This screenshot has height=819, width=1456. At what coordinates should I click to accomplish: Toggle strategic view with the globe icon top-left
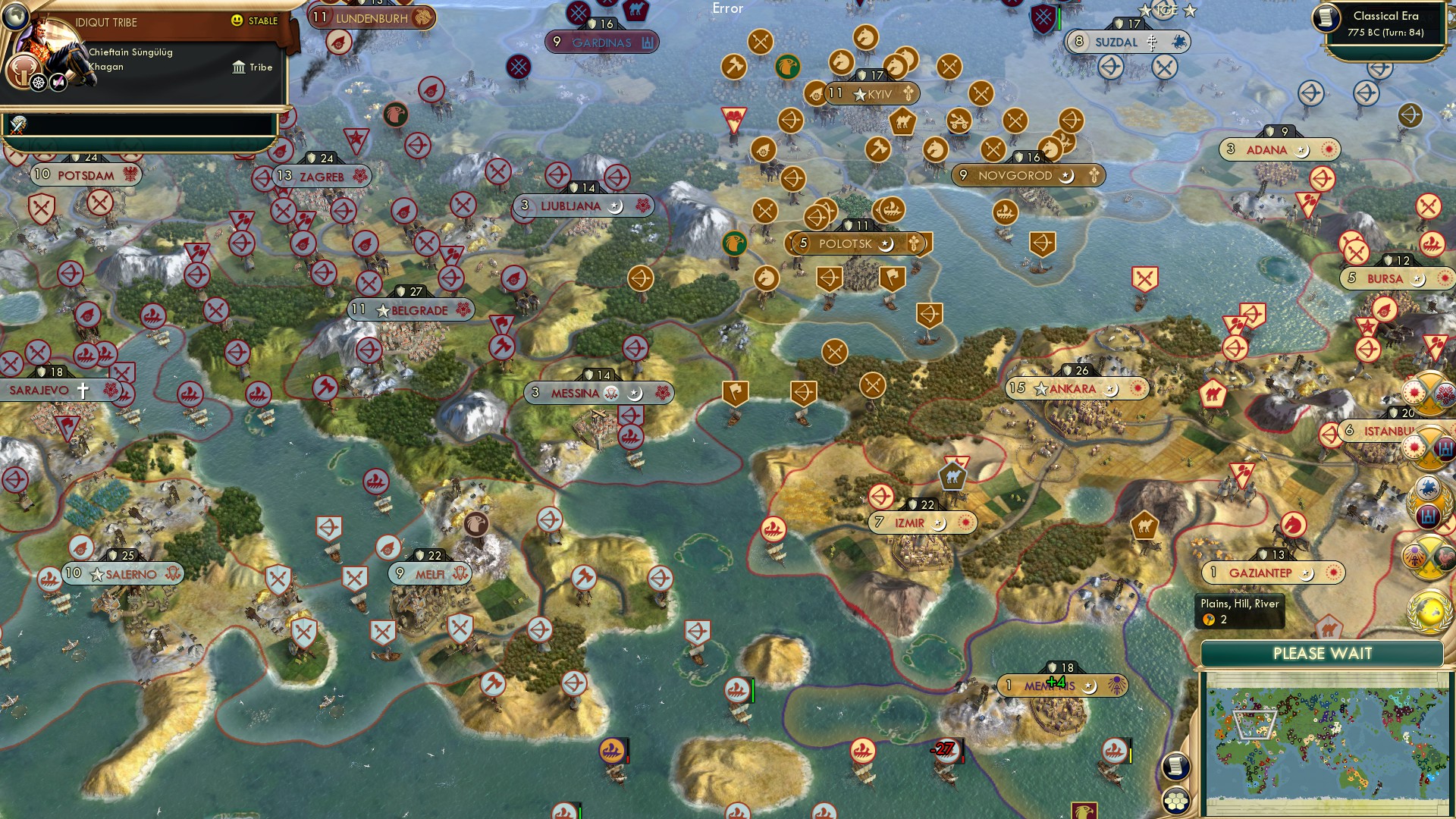(16, 17)
